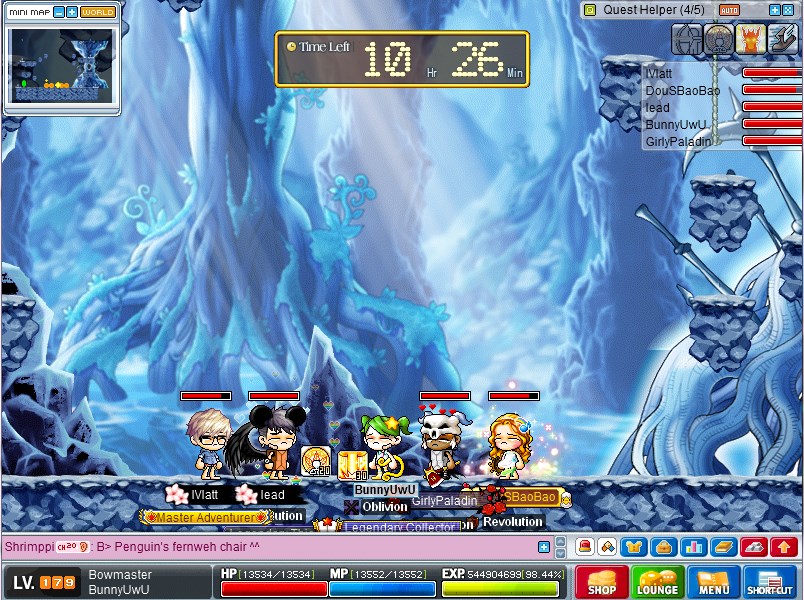The height and width of the screenshot is (600, 804).
Task: Open the World map from minimap
Action: pyautogui.click(x=98, y=12)
